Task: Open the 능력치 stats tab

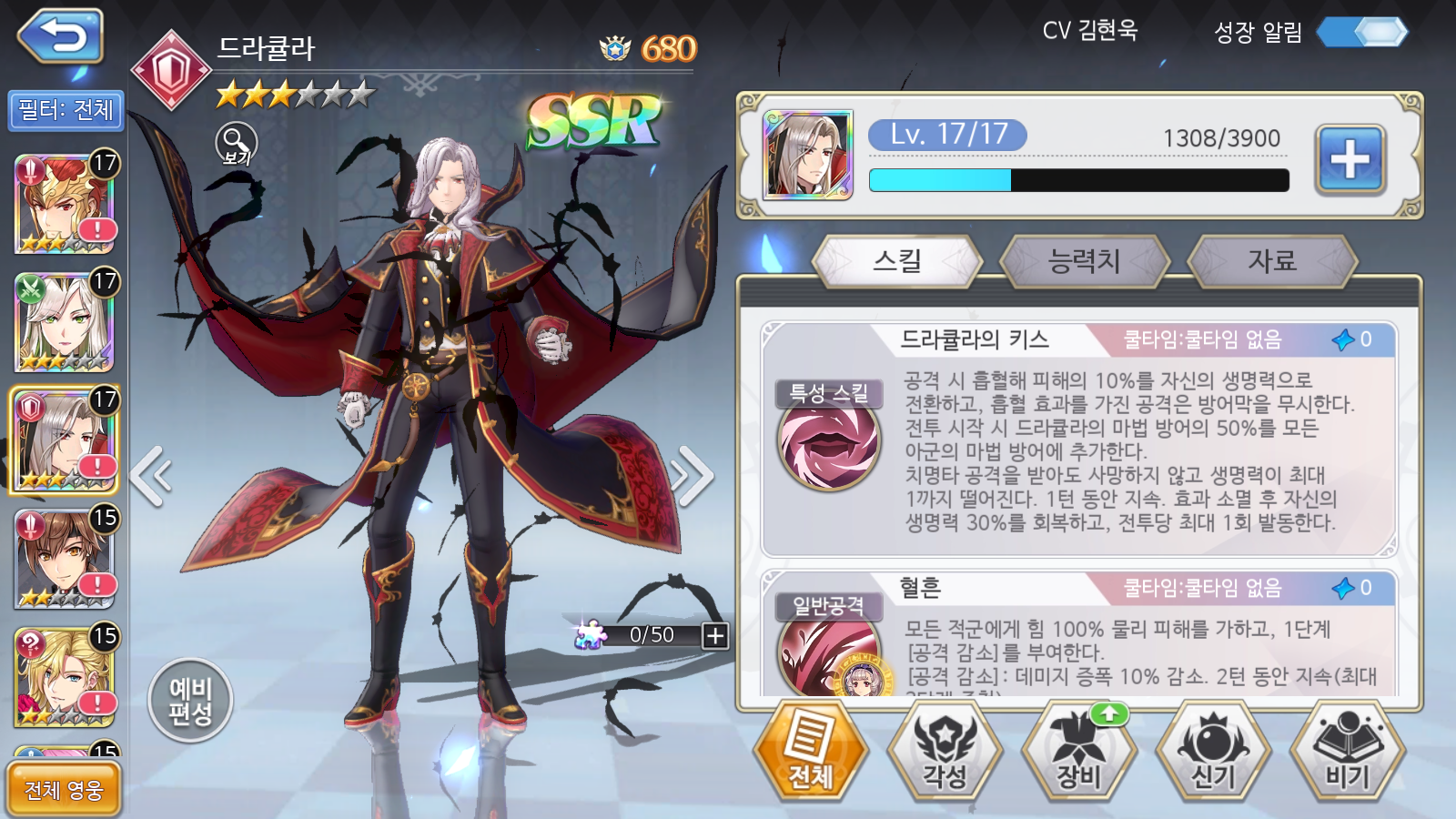Action: click(x=1084, y=261)
